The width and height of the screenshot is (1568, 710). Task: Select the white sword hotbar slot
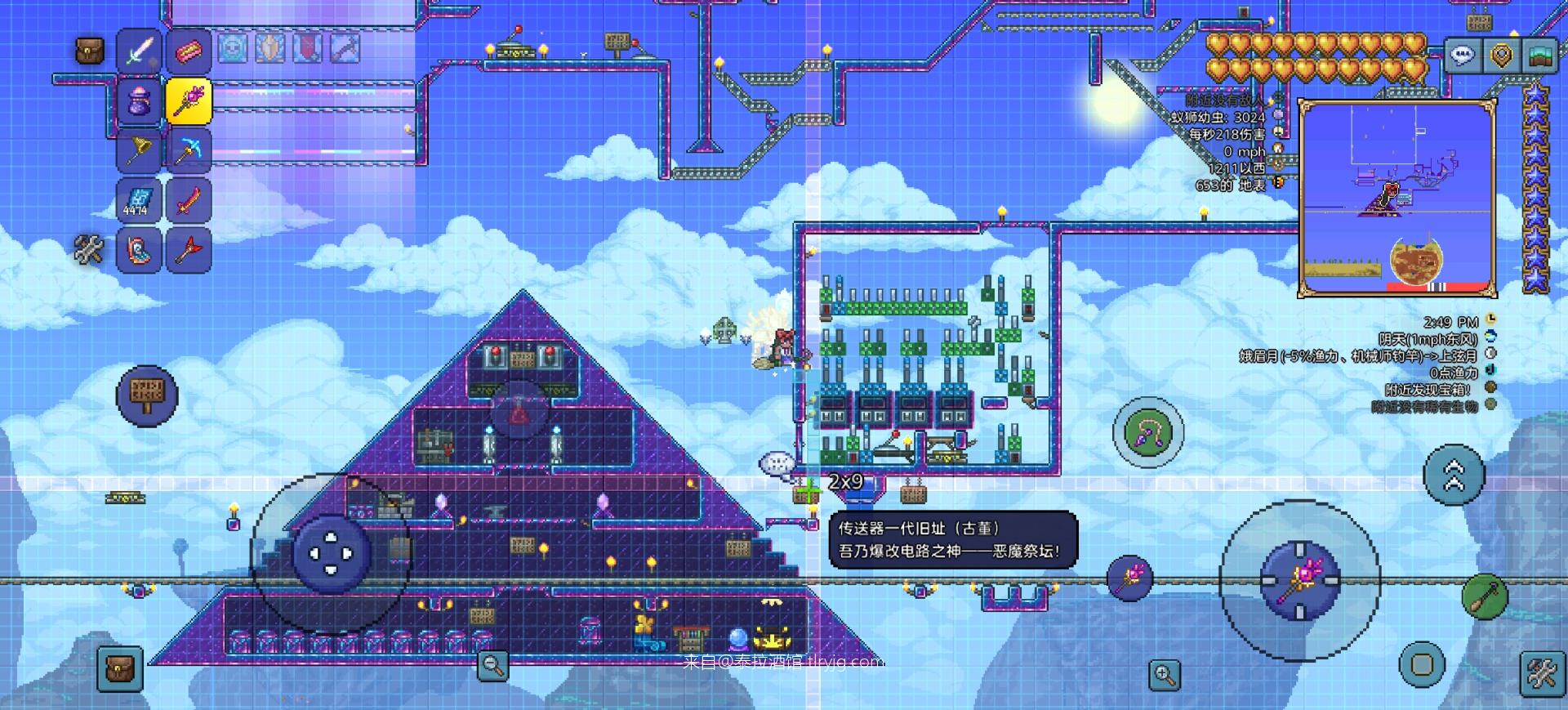point(140,51)
